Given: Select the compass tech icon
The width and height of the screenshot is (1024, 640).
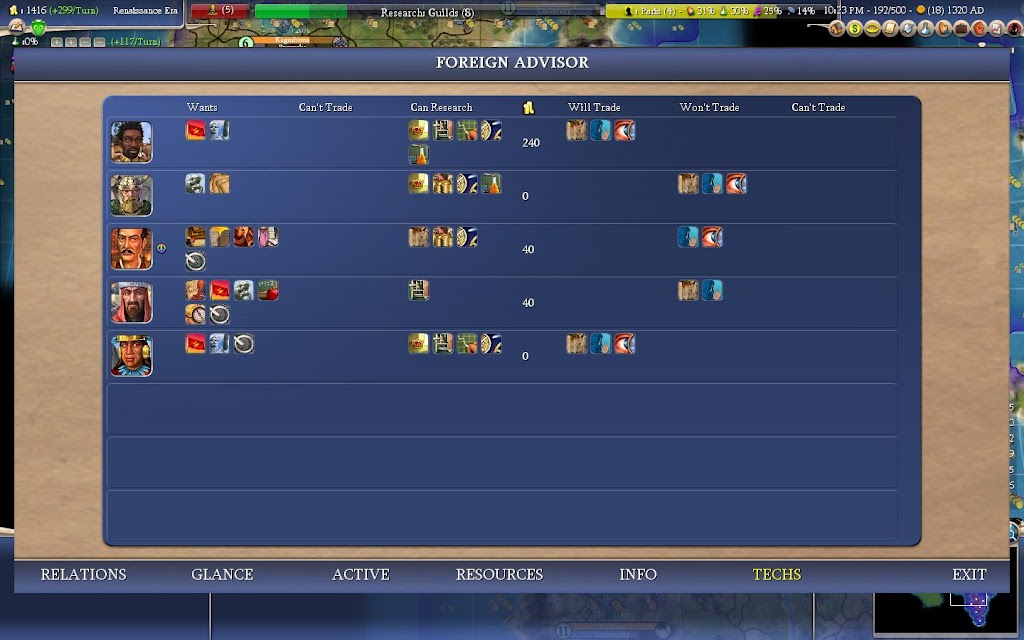Looking at the screenshot, I should (196, 315).
